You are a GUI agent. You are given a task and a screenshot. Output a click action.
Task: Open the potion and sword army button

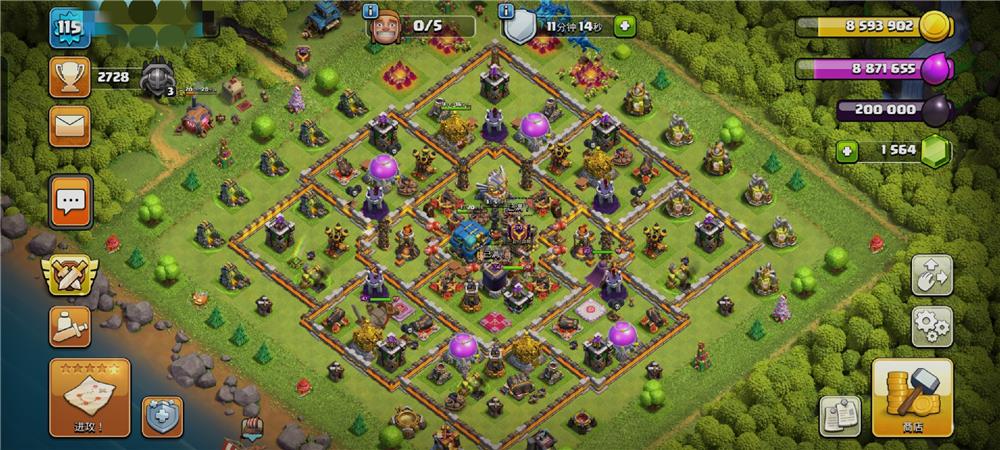69,326
